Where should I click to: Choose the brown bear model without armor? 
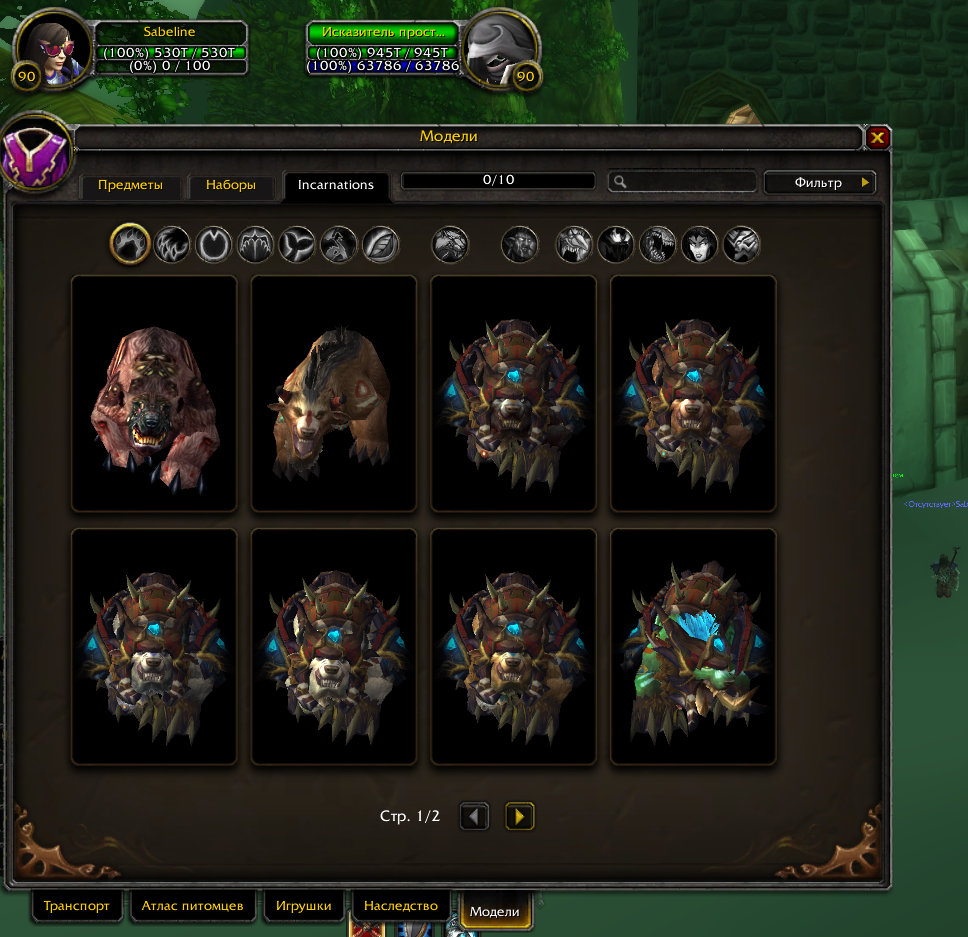333,394
